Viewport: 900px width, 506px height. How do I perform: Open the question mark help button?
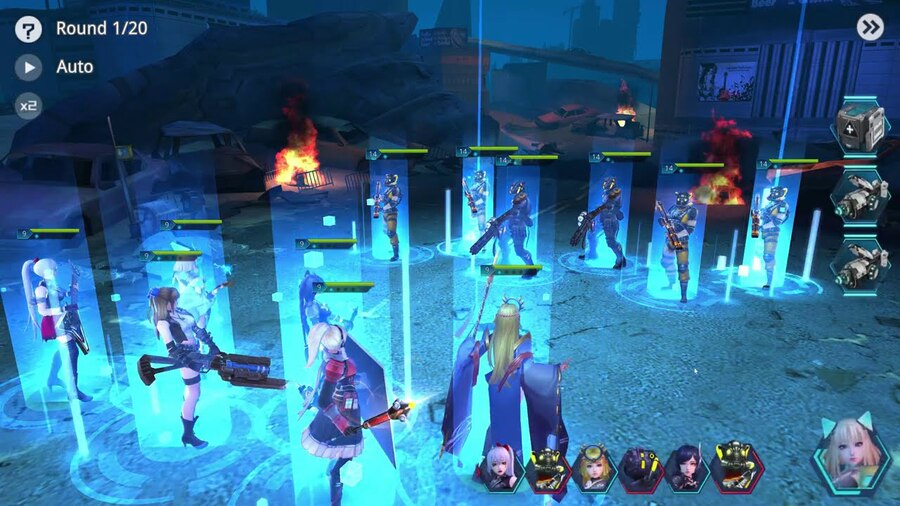point(29,29)
